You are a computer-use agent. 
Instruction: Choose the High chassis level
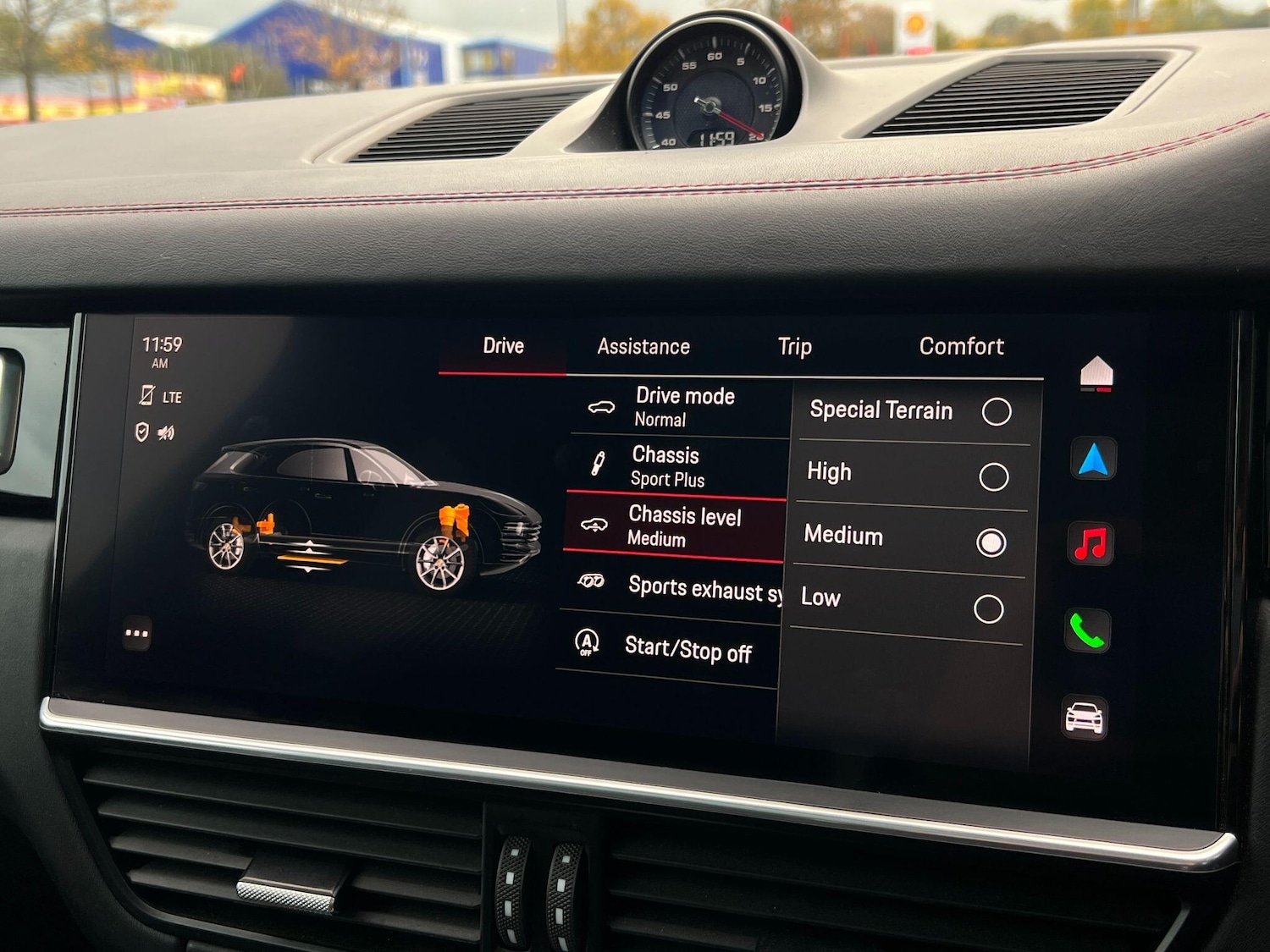[993, 477]
